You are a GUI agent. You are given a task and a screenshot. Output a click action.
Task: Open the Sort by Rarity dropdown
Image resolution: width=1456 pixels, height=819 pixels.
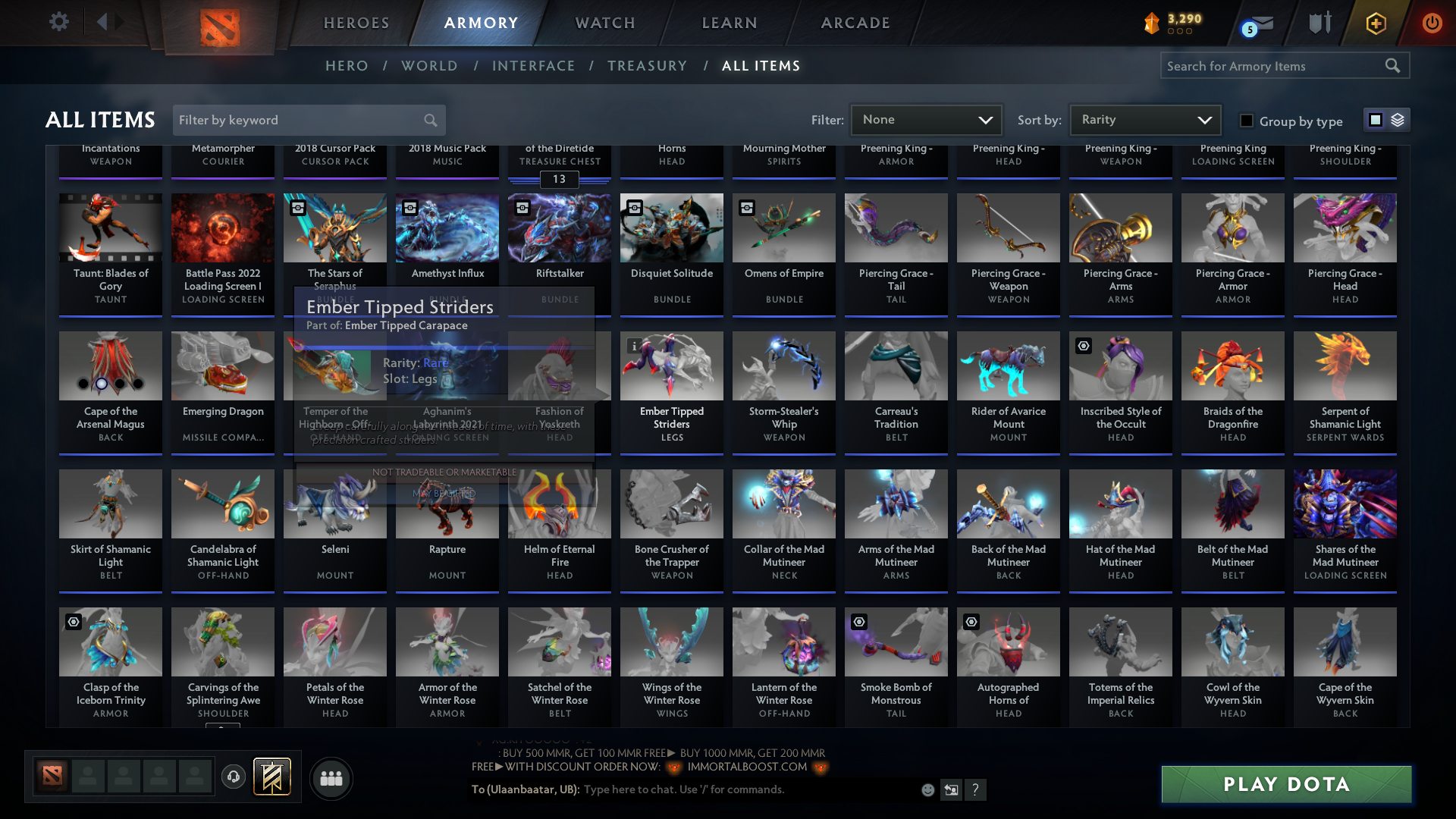1144,120
